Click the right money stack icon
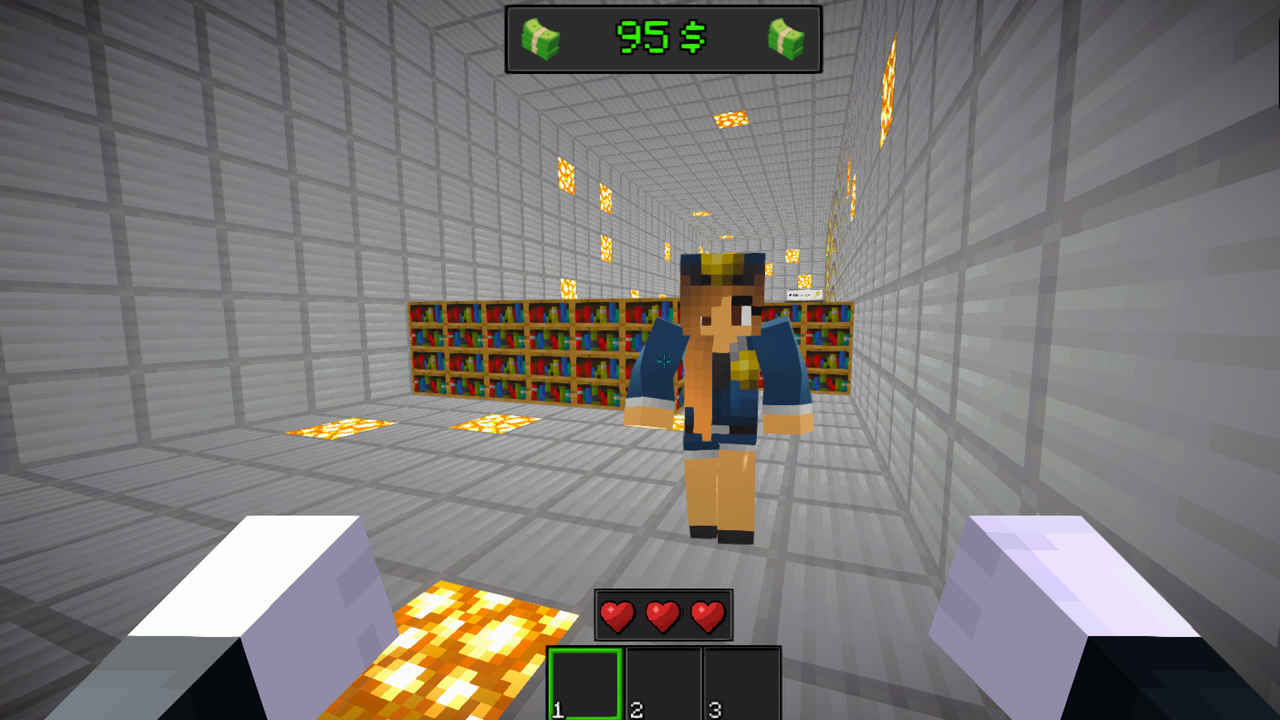1280x720 pixels. [789, 40]
